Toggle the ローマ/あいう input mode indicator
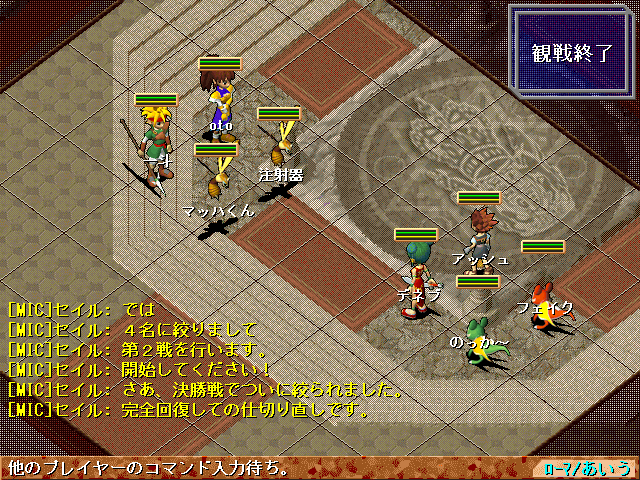Image resolution: width=640 pixels, height=480 pixels. (x=588, y=467)
